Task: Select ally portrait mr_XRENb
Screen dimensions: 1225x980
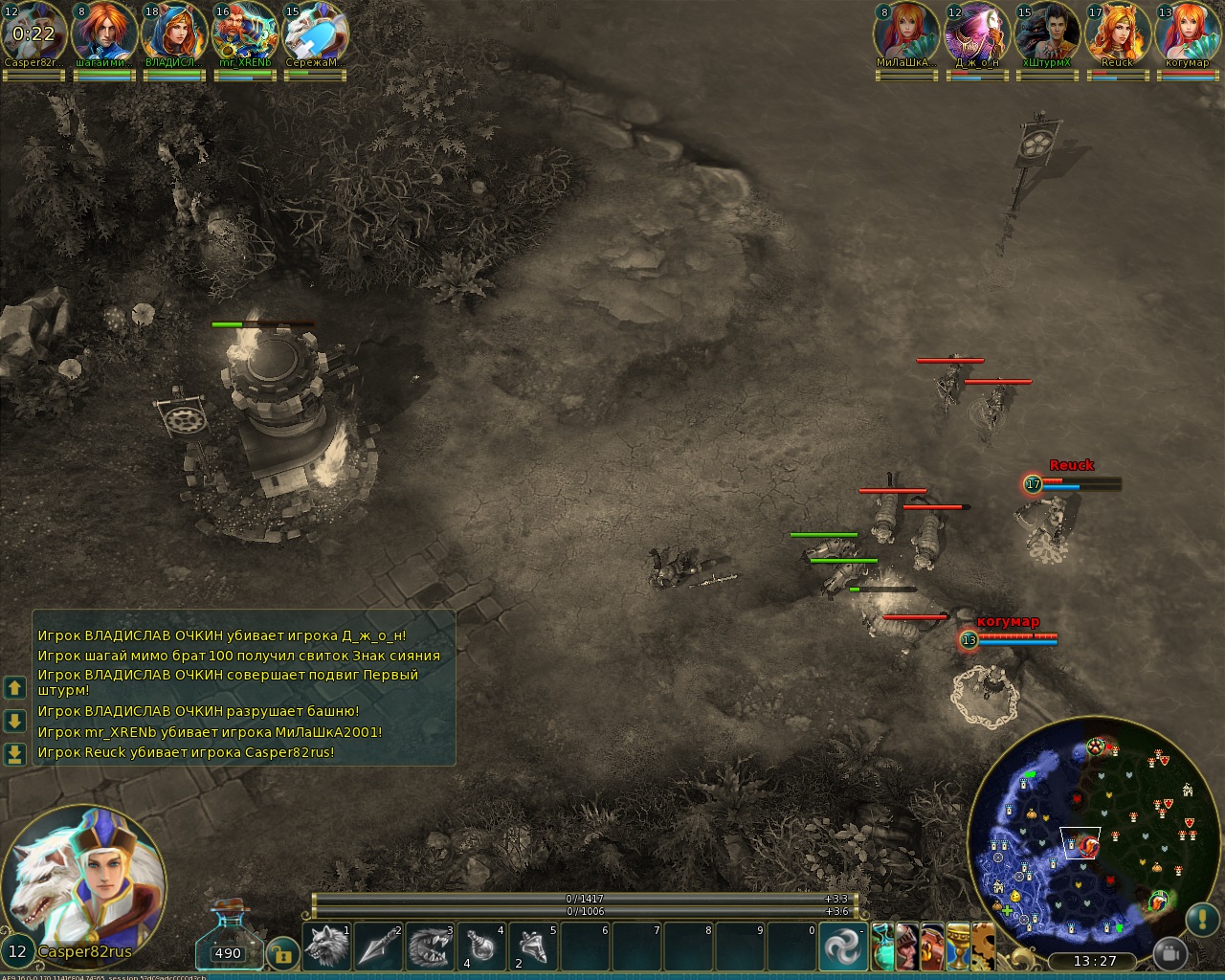Action: (x=244, y=33)
